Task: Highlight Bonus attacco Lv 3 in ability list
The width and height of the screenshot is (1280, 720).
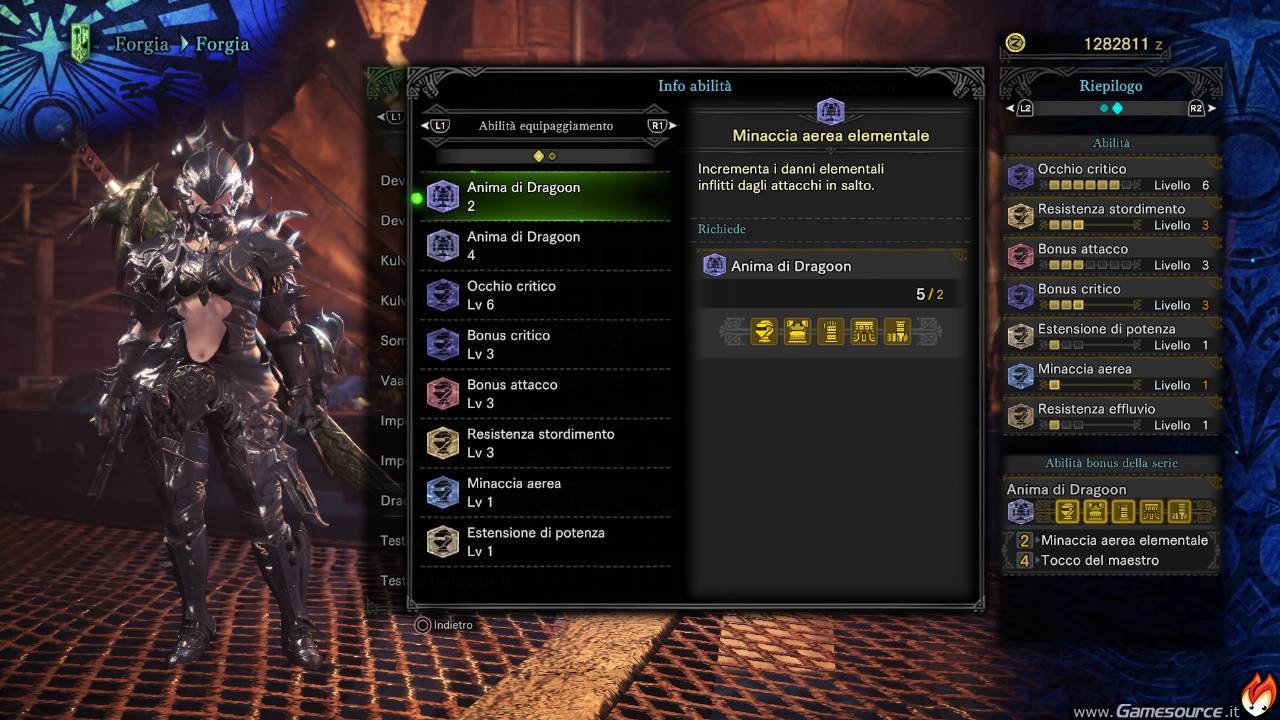Action: (x=545, y=394)
